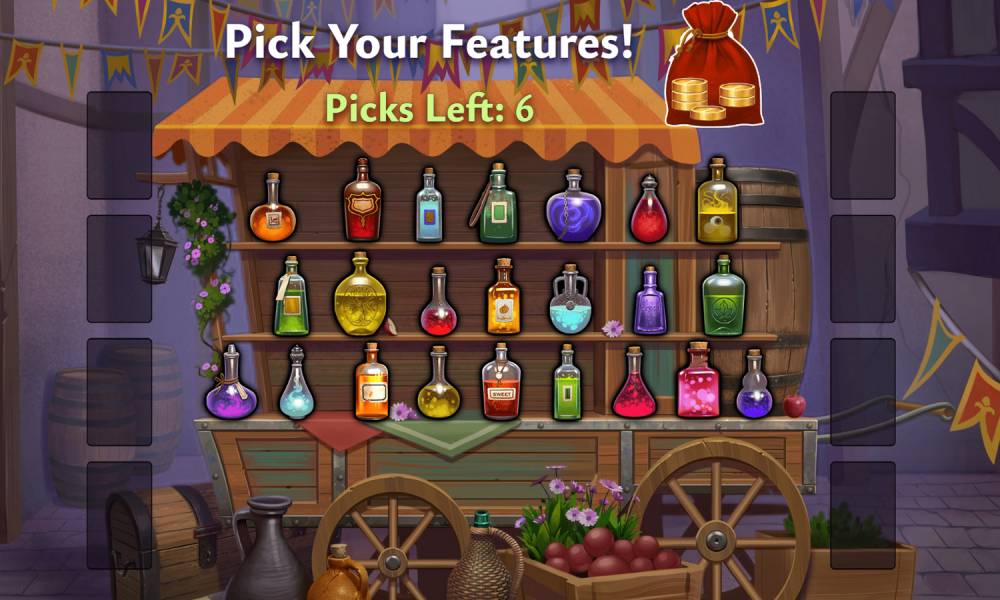The image size is (1000, 600).
Task: Choose the purple double-bulb flask
Action: point(755,387)
